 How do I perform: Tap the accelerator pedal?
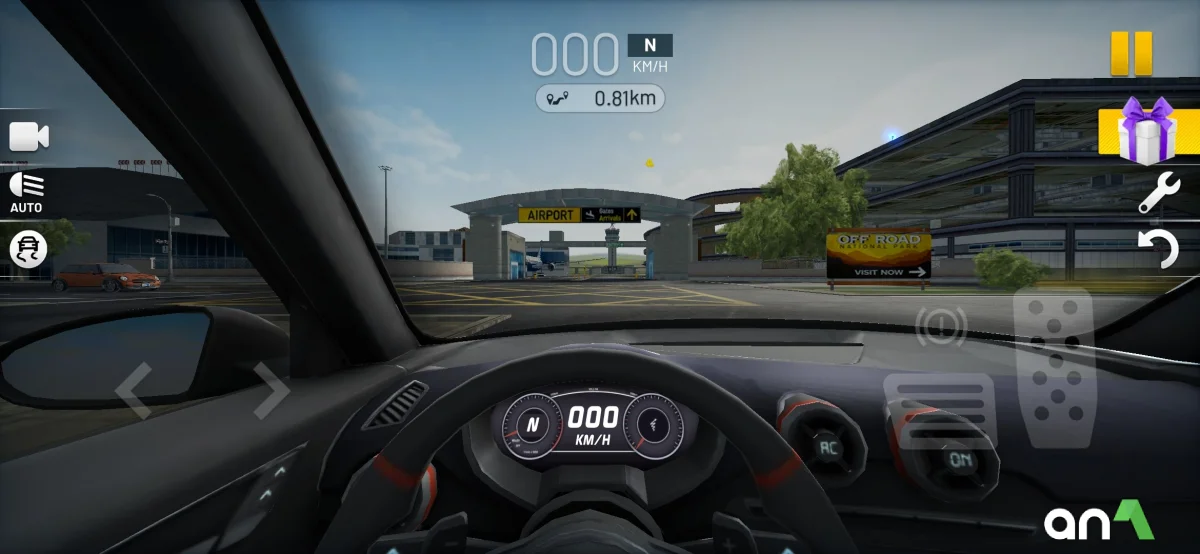tap(1053, 366)
